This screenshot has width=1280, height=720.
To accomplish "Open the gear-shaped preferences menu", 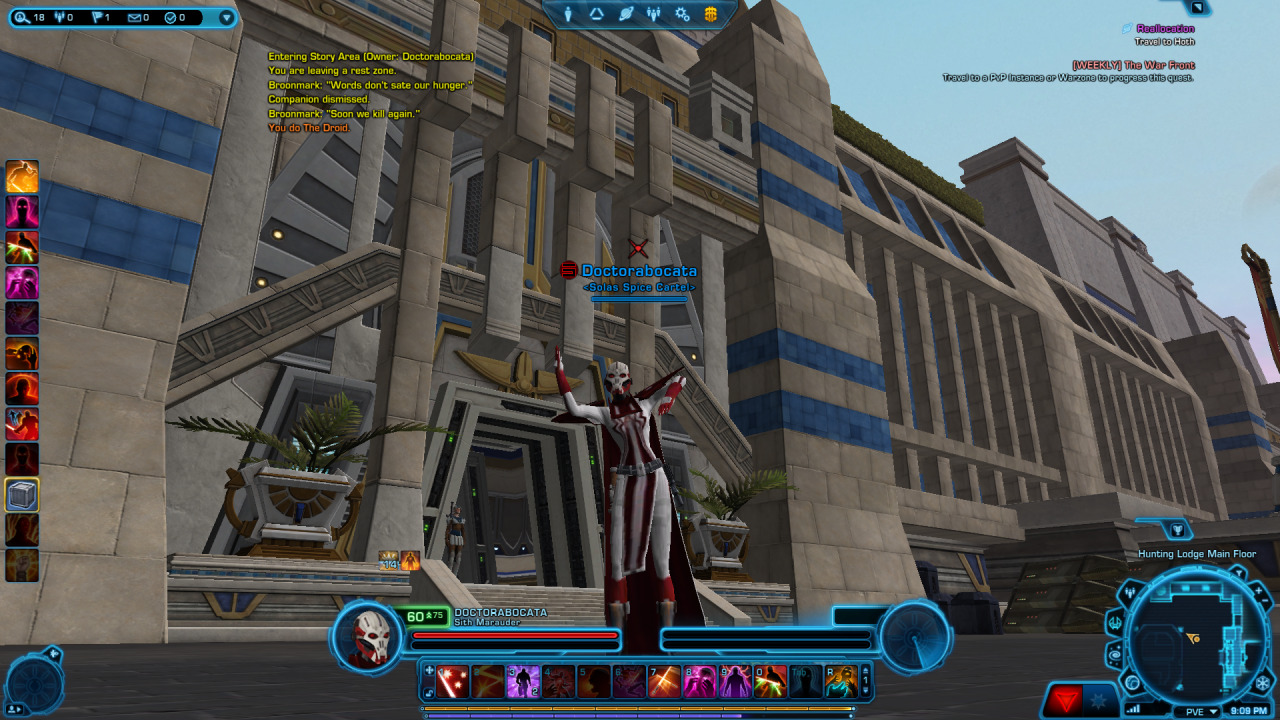I will pyautogui.click(x=682, y=14).
